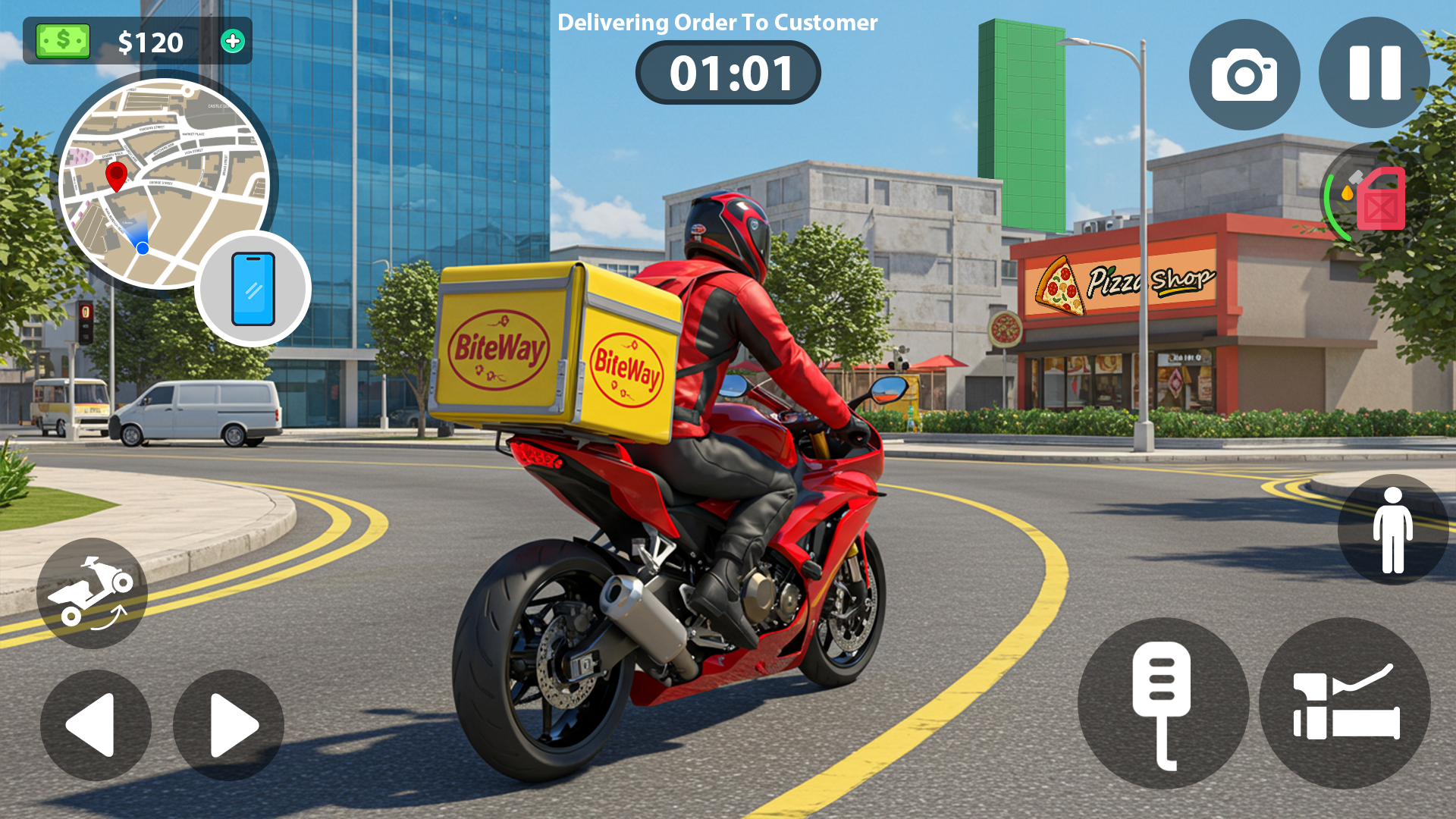1456x819 pixels.
Task: Open the camera photo mode
Action: tap(1244, 74)
